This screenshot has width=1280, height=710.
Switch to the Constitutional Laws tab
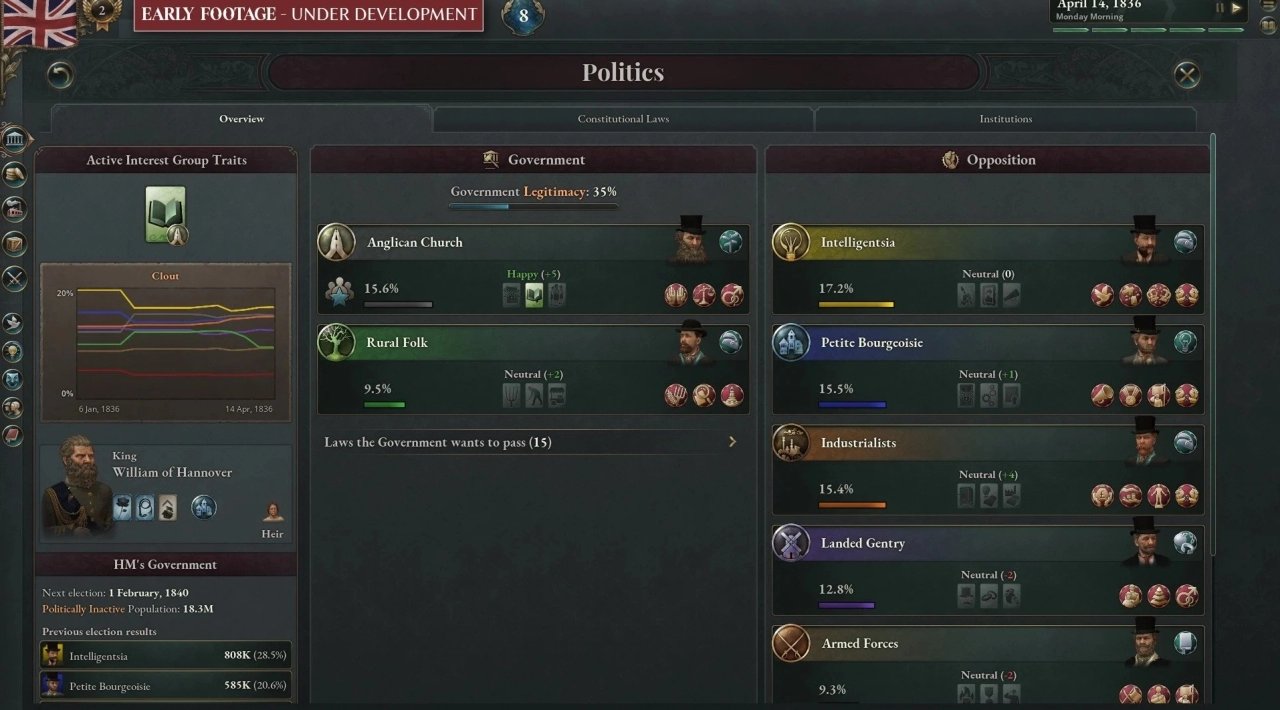coord(623,119)
